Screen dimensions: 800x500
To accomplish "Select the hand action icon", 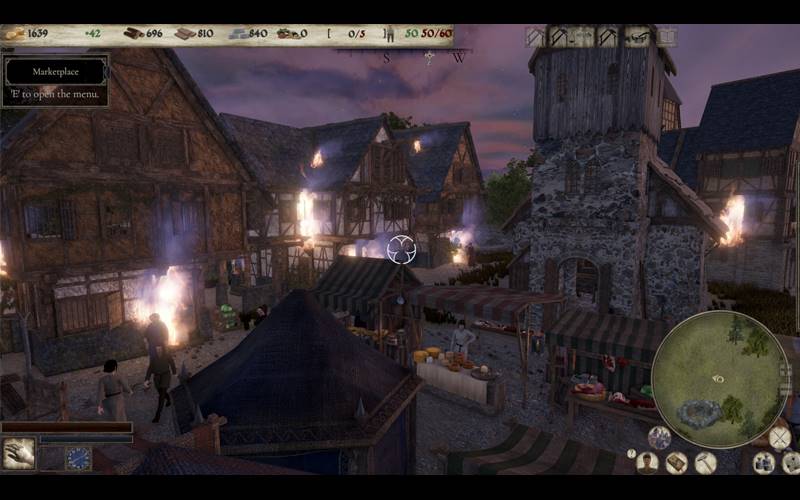I will coord(19,454).
